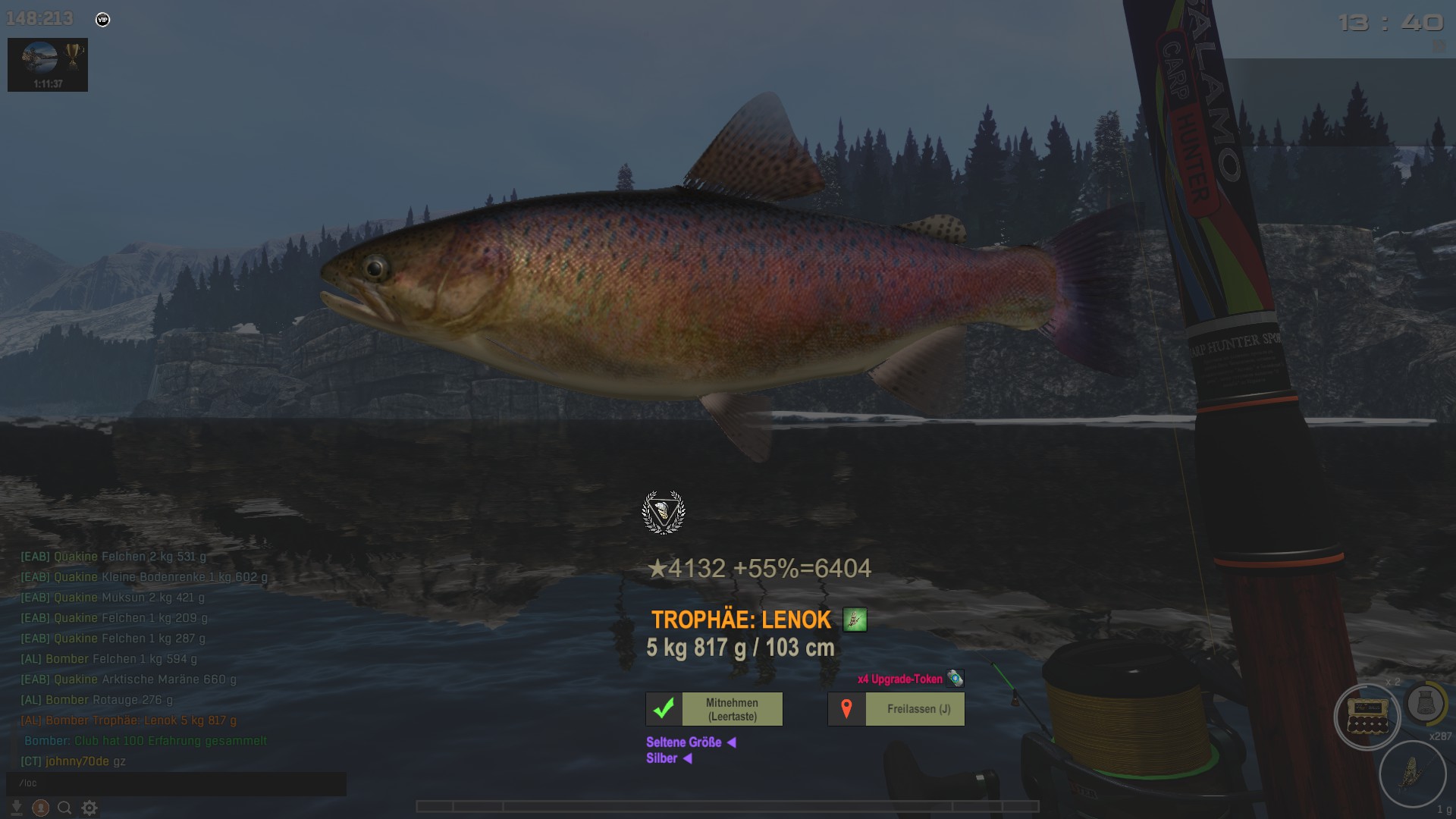
Task: Click the VIP badge icon
Action: [103, 20]
